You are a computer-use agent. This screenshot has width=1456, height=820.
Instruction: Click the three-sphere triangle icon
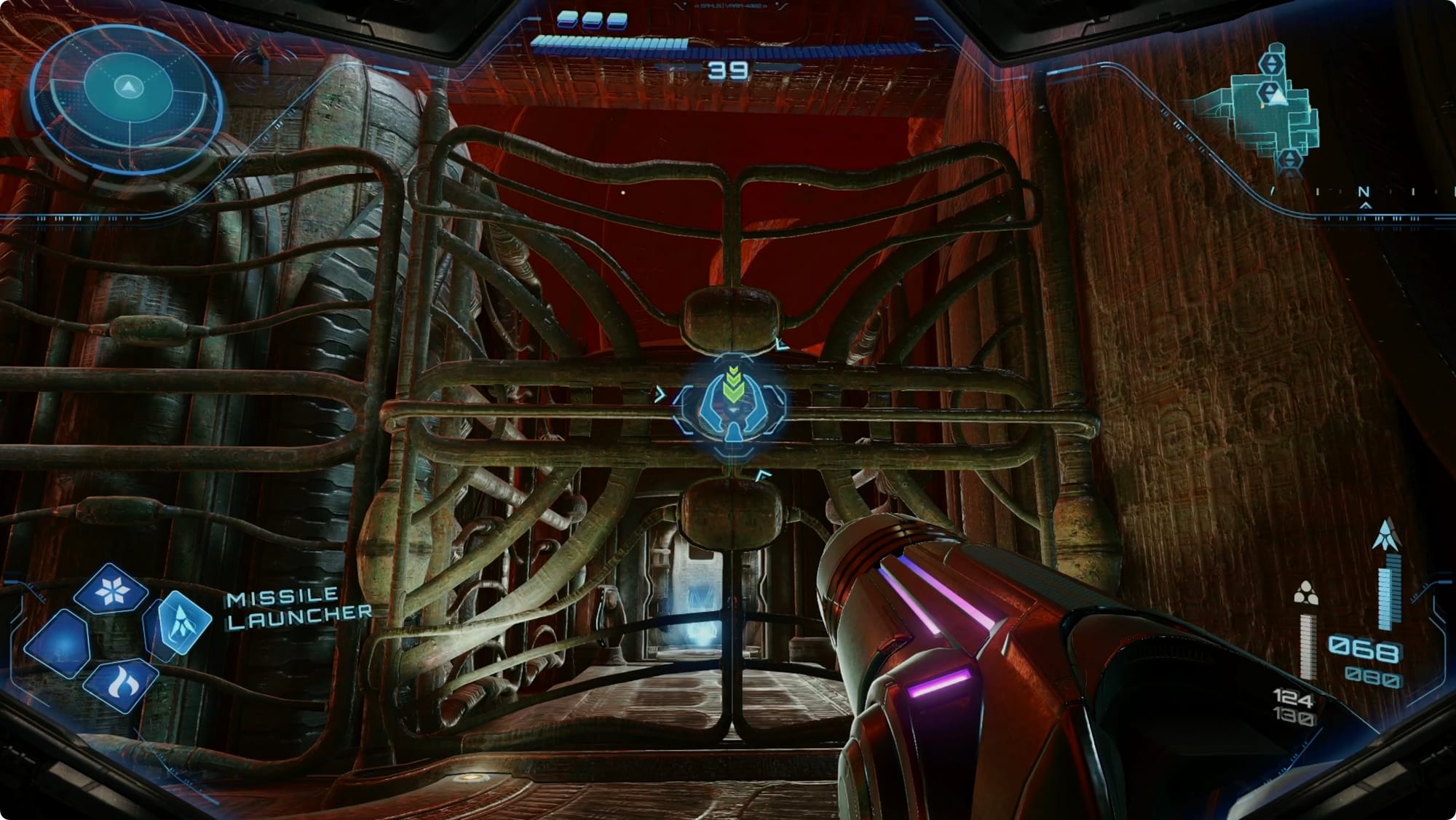1305,593
